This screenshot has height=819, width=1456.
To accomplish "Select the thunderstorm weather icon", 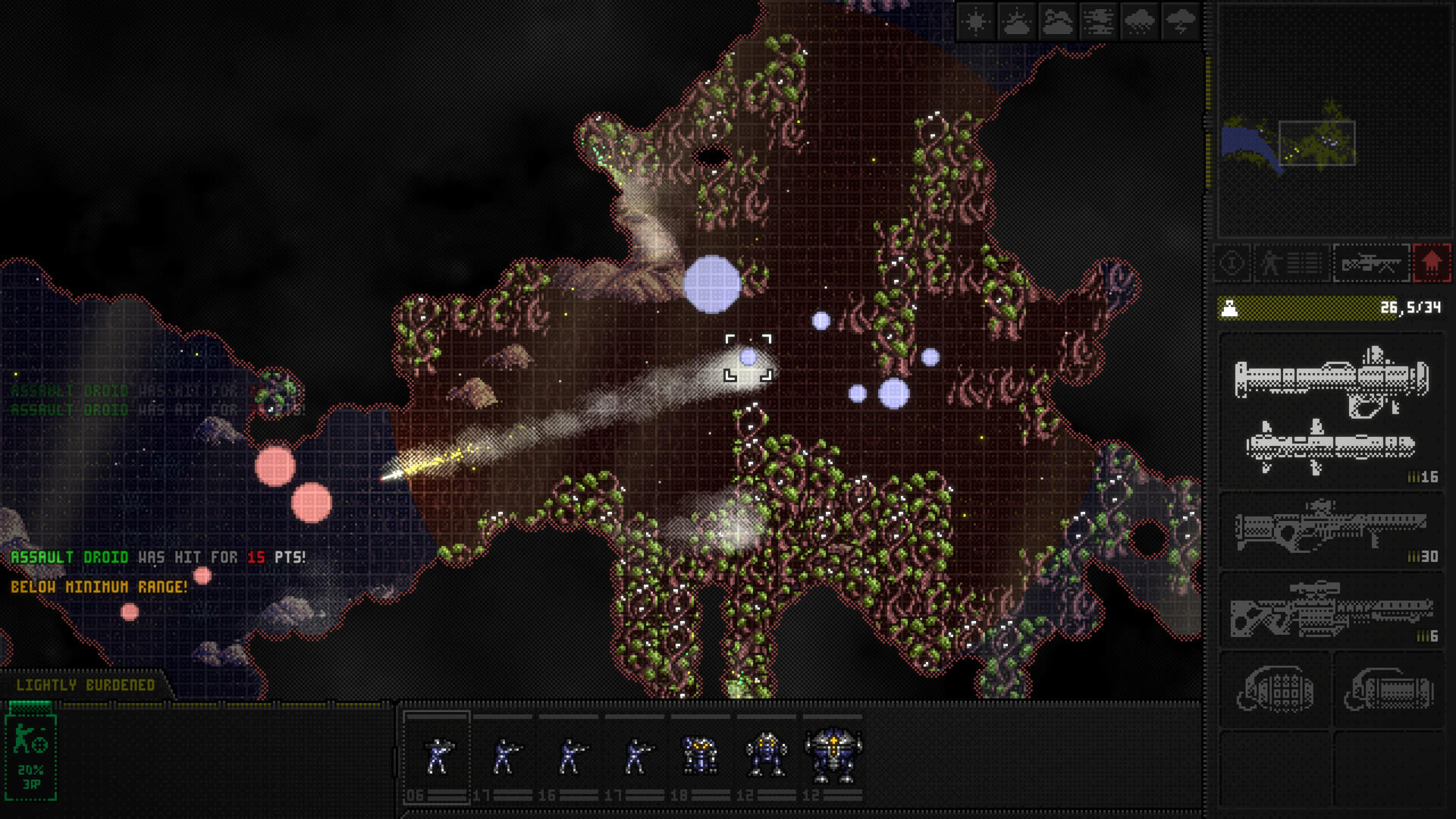I will pos(1180,21).
